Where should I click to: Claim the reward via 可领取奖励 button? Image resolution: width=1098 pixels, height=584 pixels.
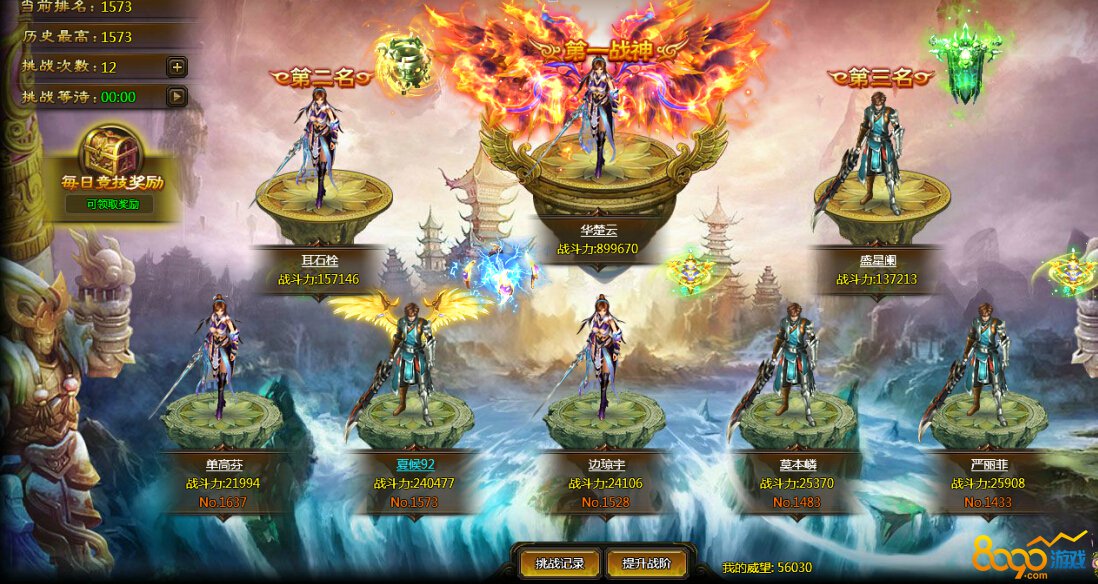pos(111,204)
